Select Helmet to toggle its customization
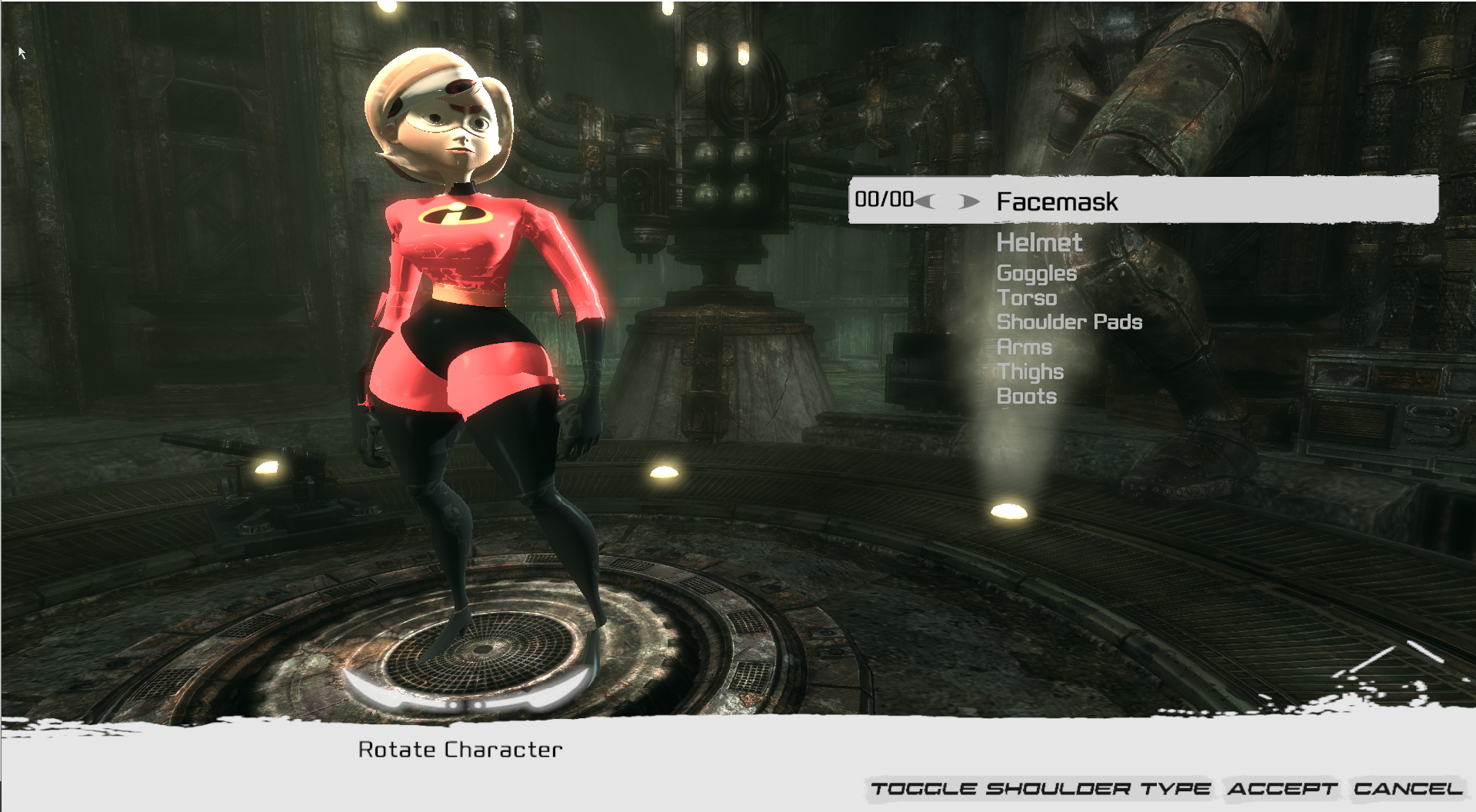The width and height of the screenshot is (1476, 812). (1039, 244)
